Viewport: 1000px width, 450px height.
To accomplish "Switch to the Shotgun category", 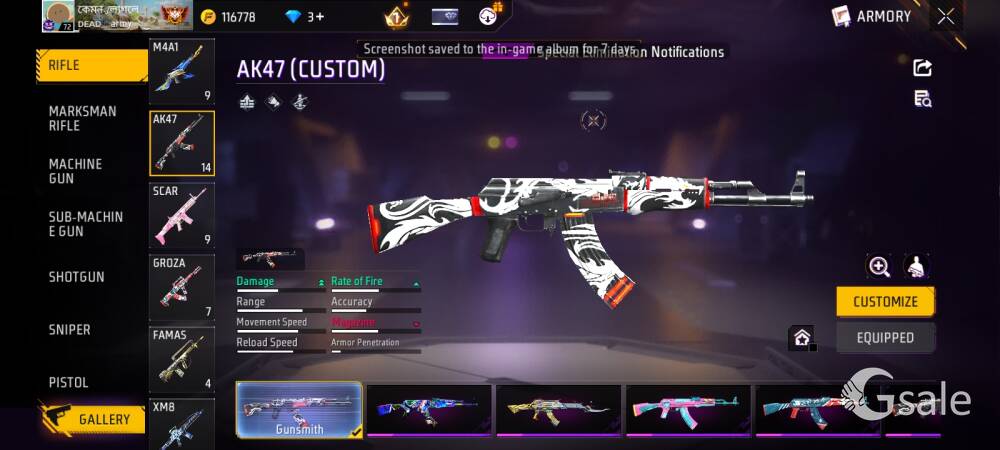I will (x=77, y=277).
